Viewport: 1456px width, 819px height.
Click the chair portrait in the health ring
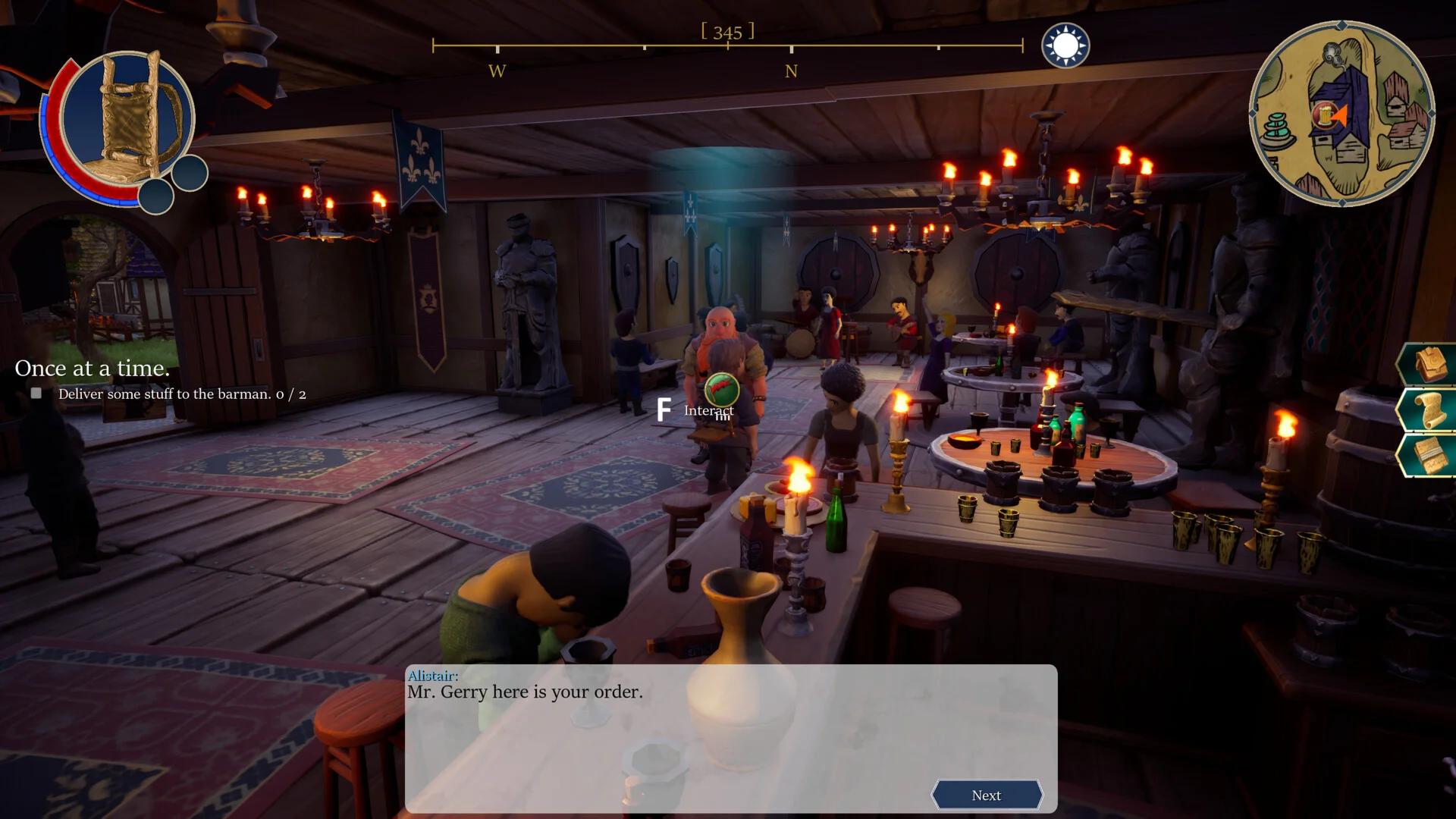(x=127, y=119)
